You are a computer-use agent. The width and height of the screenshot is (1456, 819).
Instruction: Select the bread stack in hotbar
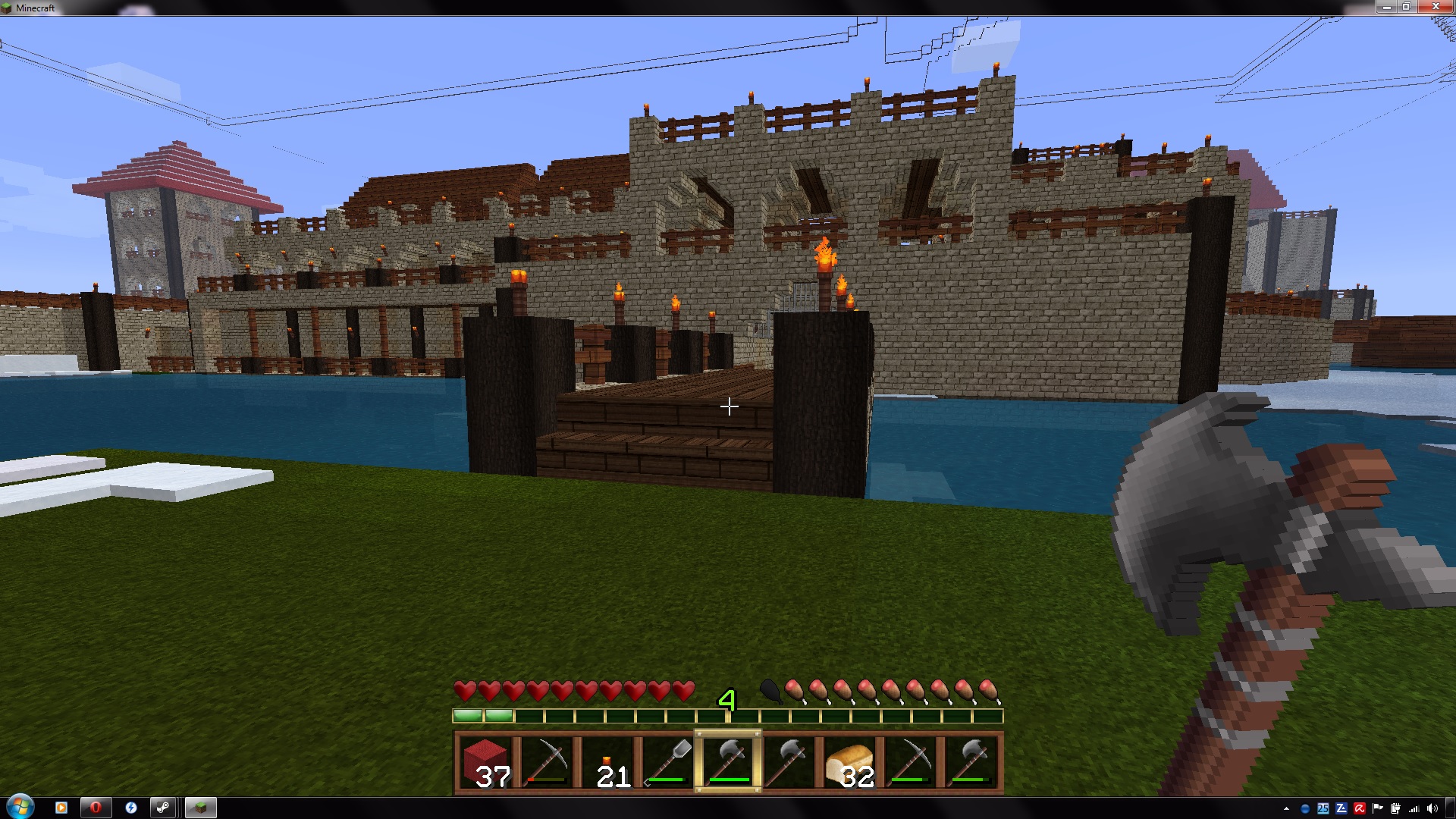tap(849, 762)
